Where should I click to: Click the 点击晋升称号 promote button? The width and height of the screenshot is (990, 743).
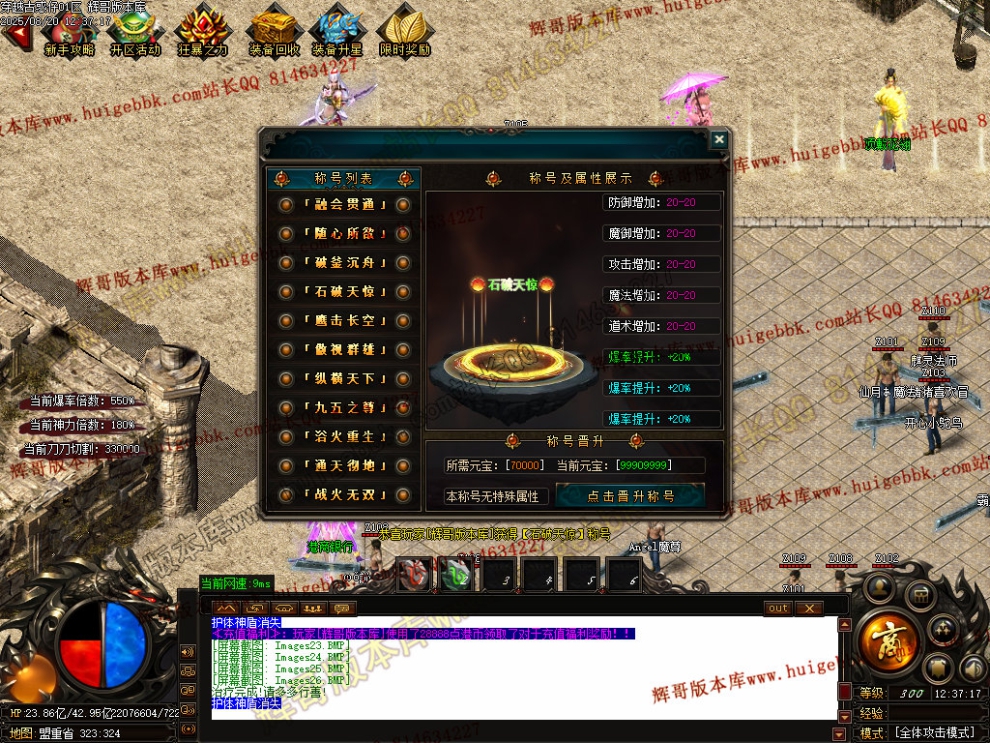click(x=630, y=496)
